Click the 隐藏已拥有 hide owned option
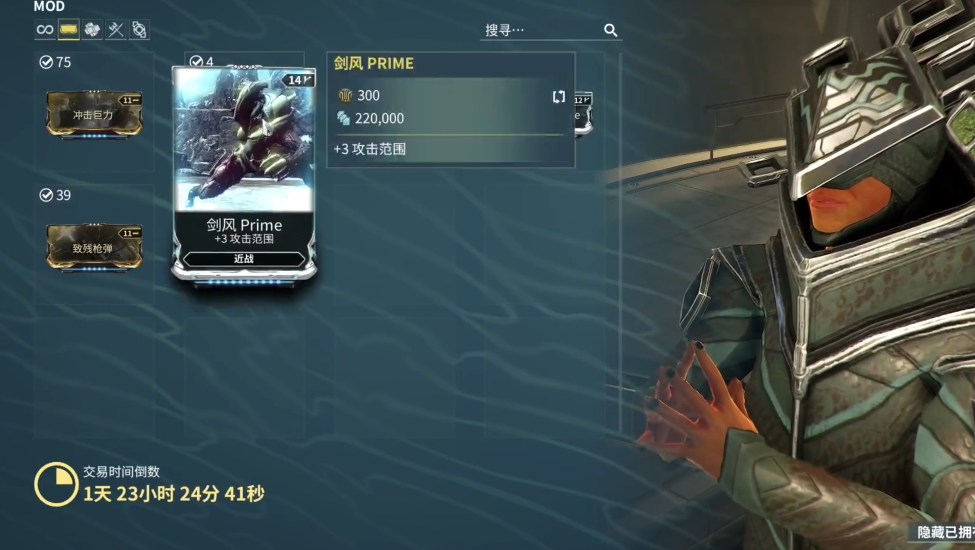The width and height of the screenshot is (975, 550). pyautogui.click(x=944, y=533)
